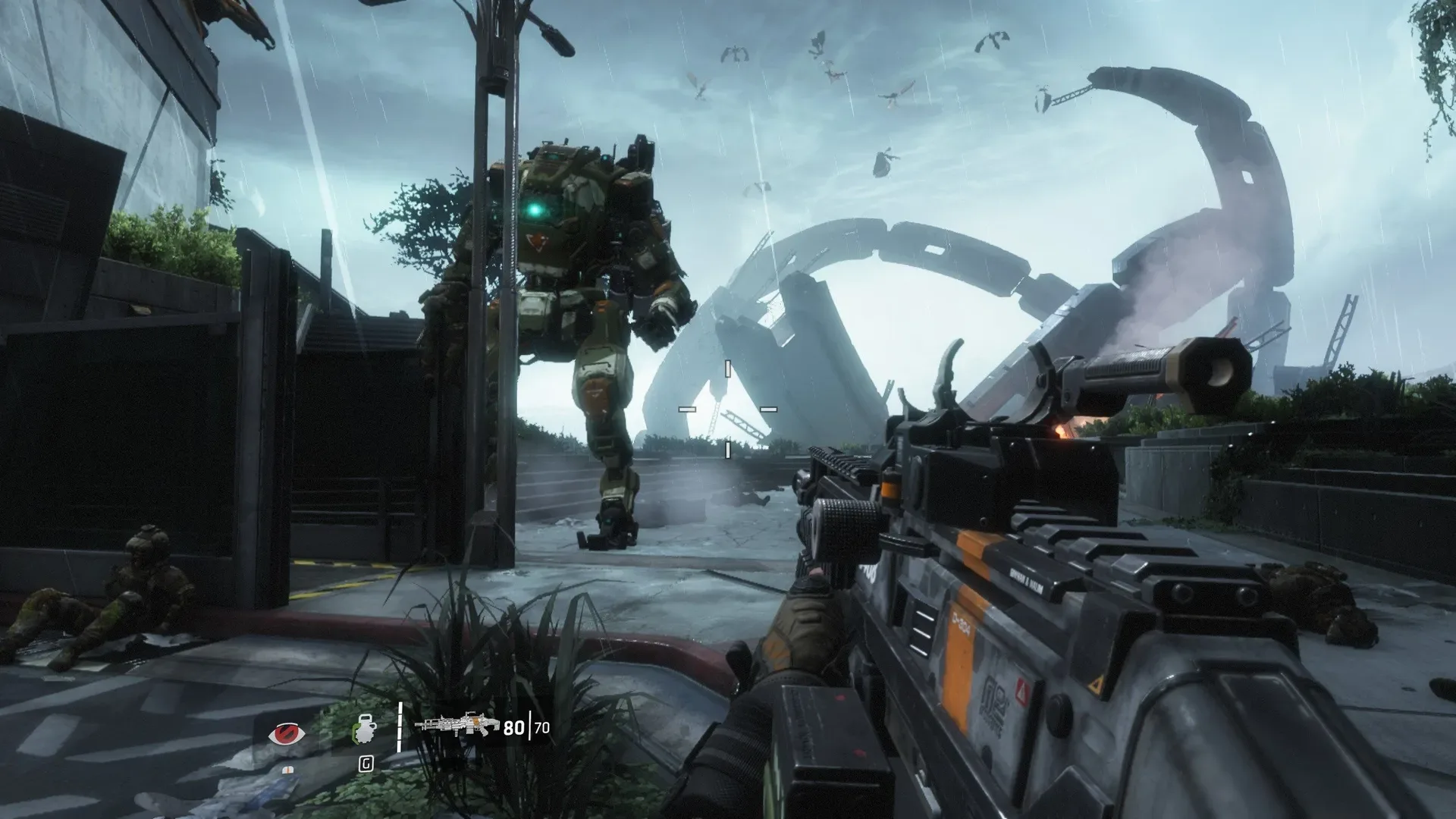Viewport: 1456px width, 819px height.
Task: Click the frag grenade ordnance icon
Action: pyautogui.click(x=365, y=731)
